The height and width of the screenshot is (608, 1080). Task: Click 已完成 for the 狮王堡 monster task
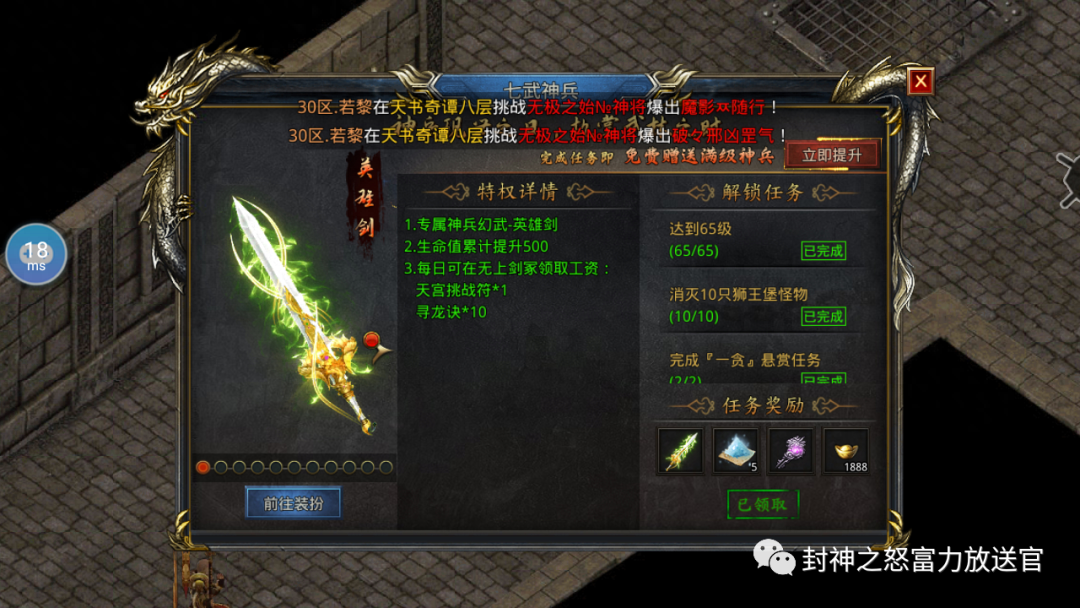[x=823, y=316]
